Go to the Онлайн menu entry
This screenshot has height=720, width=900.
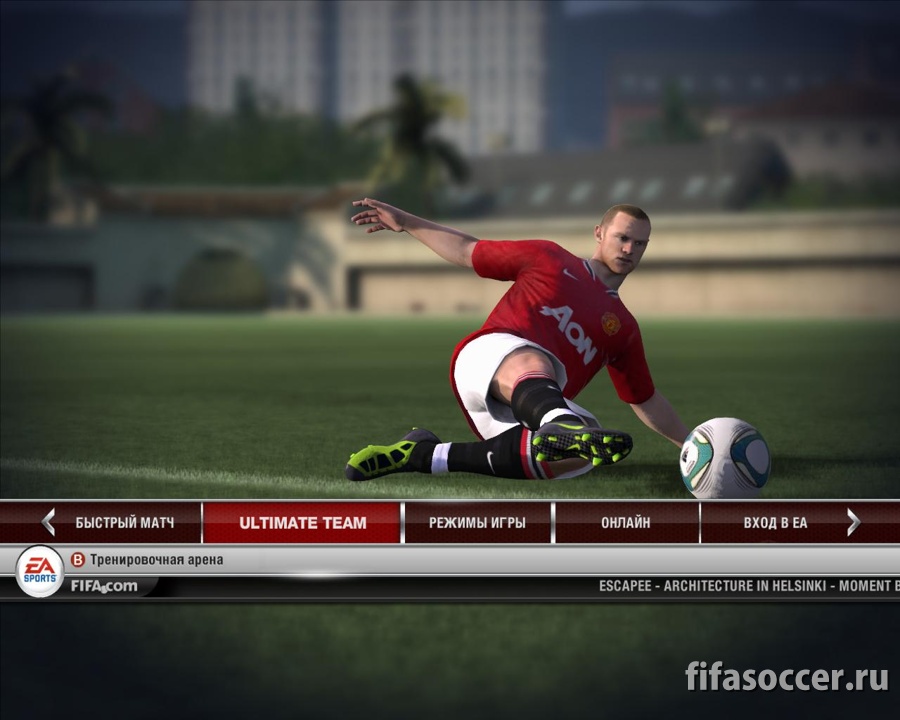click(626, 522)
